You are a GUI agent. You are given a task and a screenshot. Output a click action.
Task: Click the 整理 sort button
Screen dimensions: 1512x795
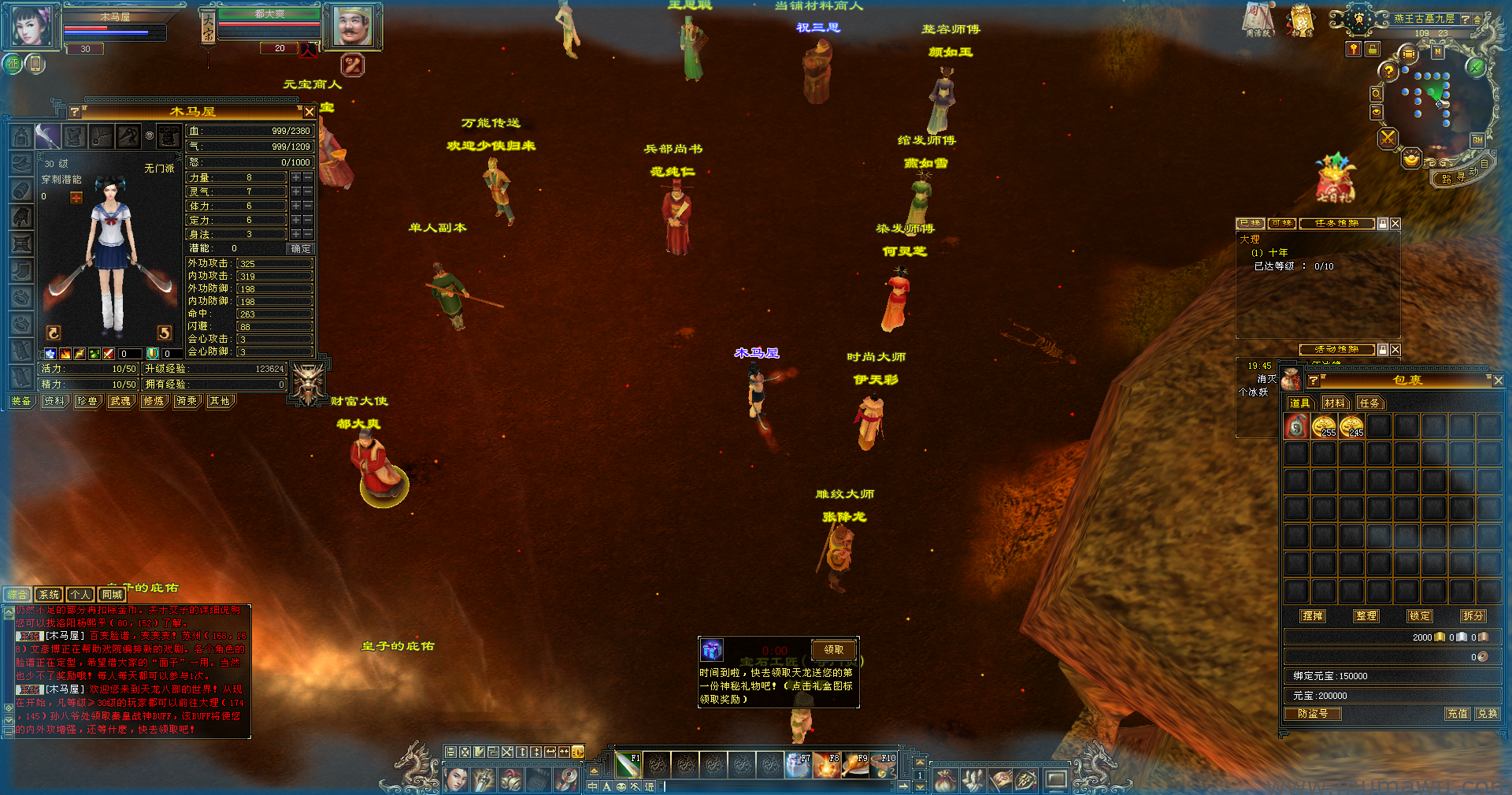tap(1366, 616)
